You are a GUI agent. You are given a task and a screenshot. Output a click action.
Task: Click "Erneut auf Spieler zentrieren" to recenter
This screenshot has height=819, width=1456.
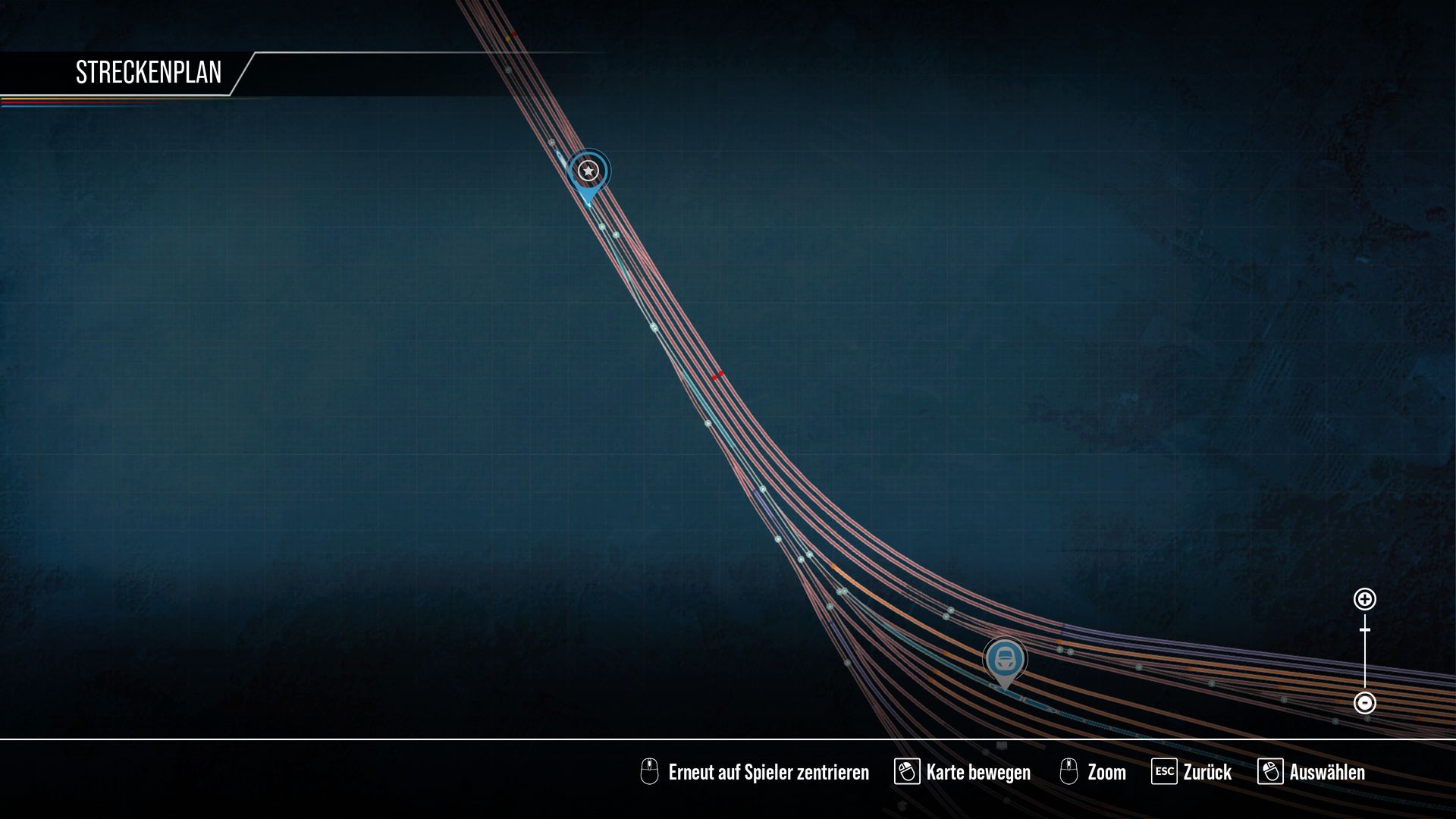point(767,772)
